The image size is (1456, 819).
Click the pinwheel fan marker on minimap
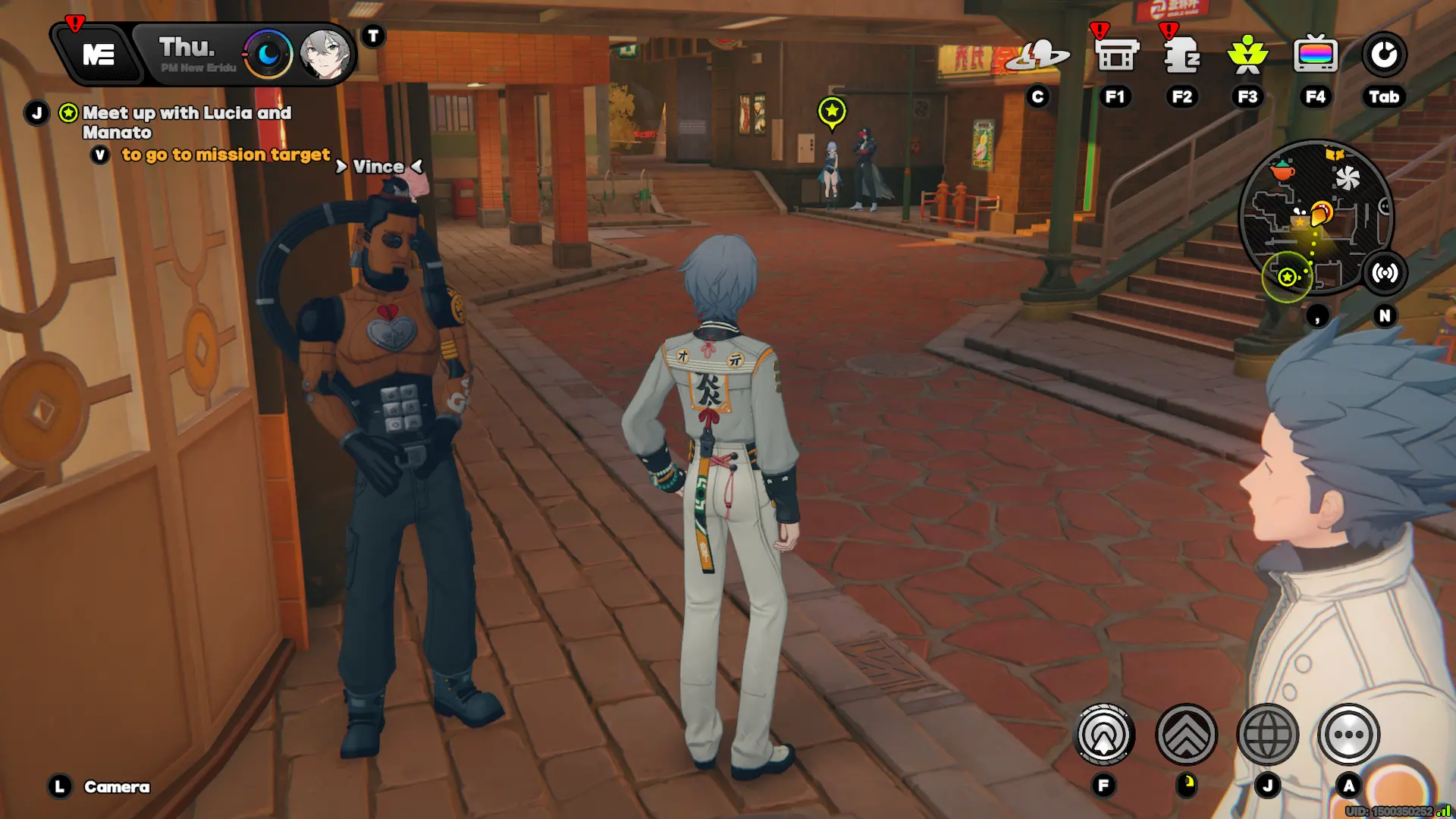click(1348, 179)
